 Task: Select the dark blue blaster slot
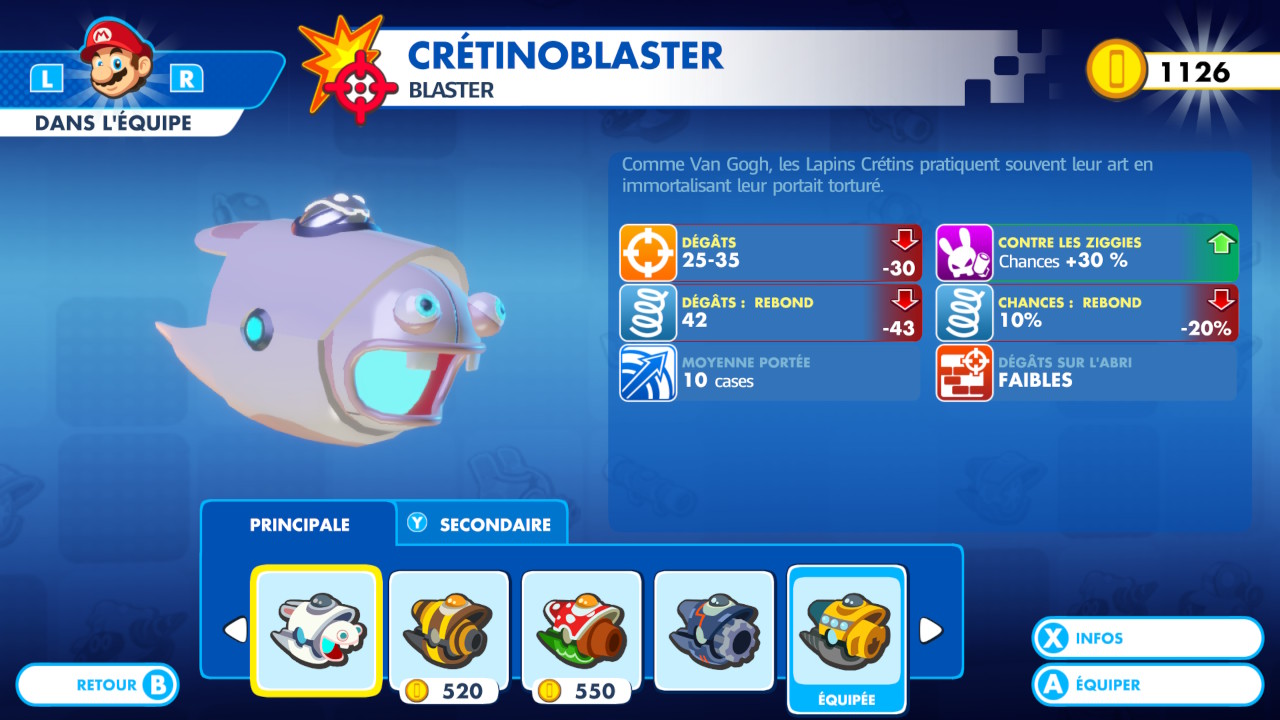pyautogui.click(x=714, y=630)
